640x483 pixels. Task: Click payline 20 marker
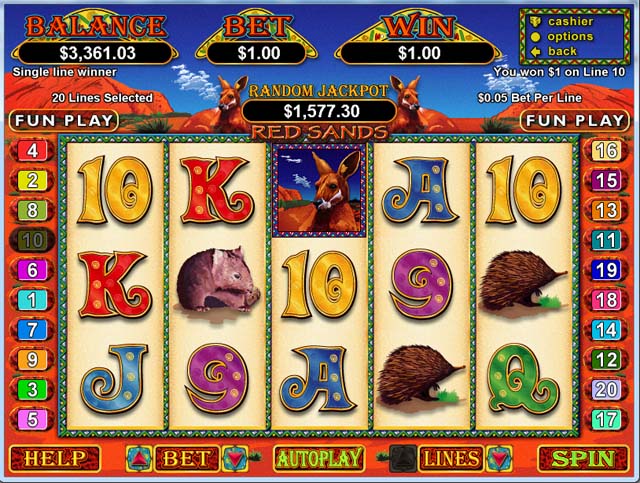(606, 389)
